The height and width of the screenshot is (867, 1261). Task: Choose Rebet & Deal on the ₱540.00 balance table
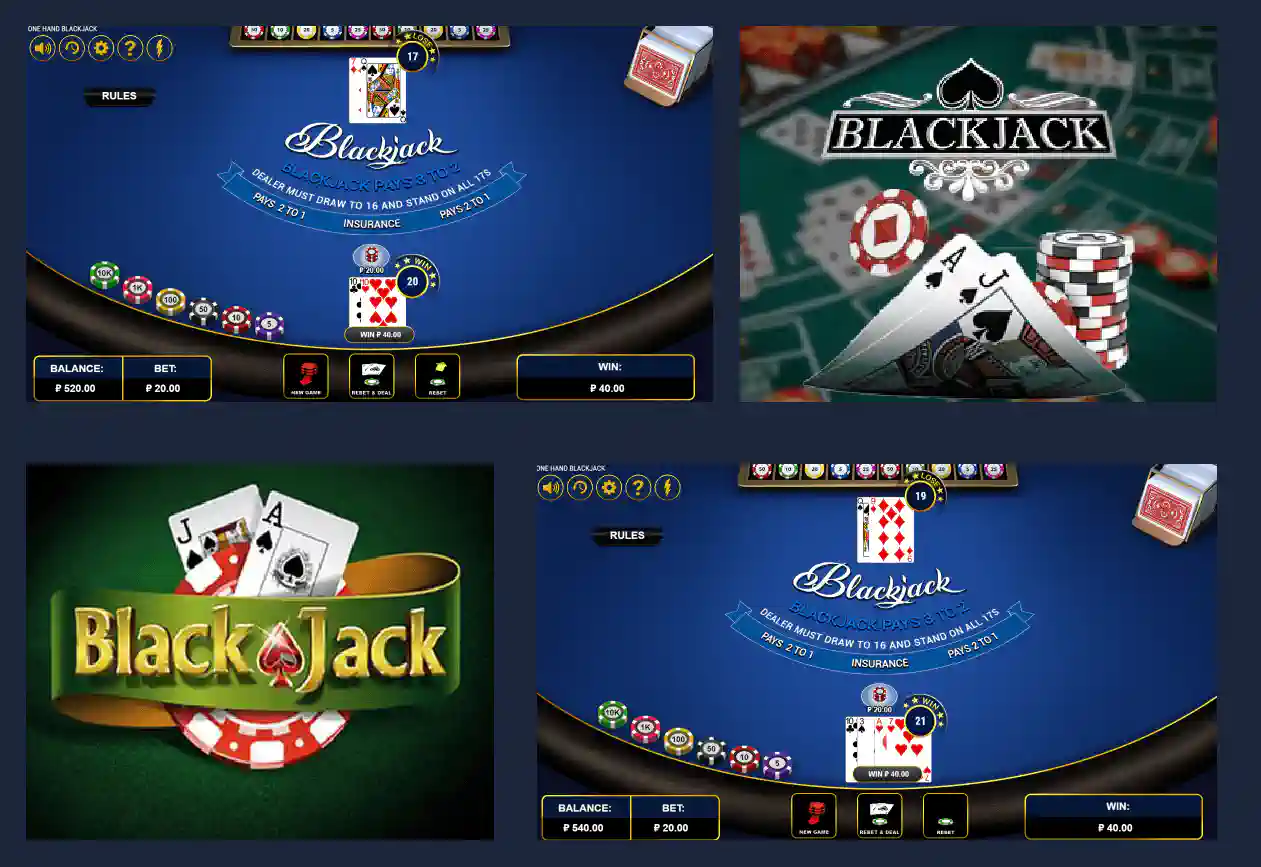coord(879,815)
